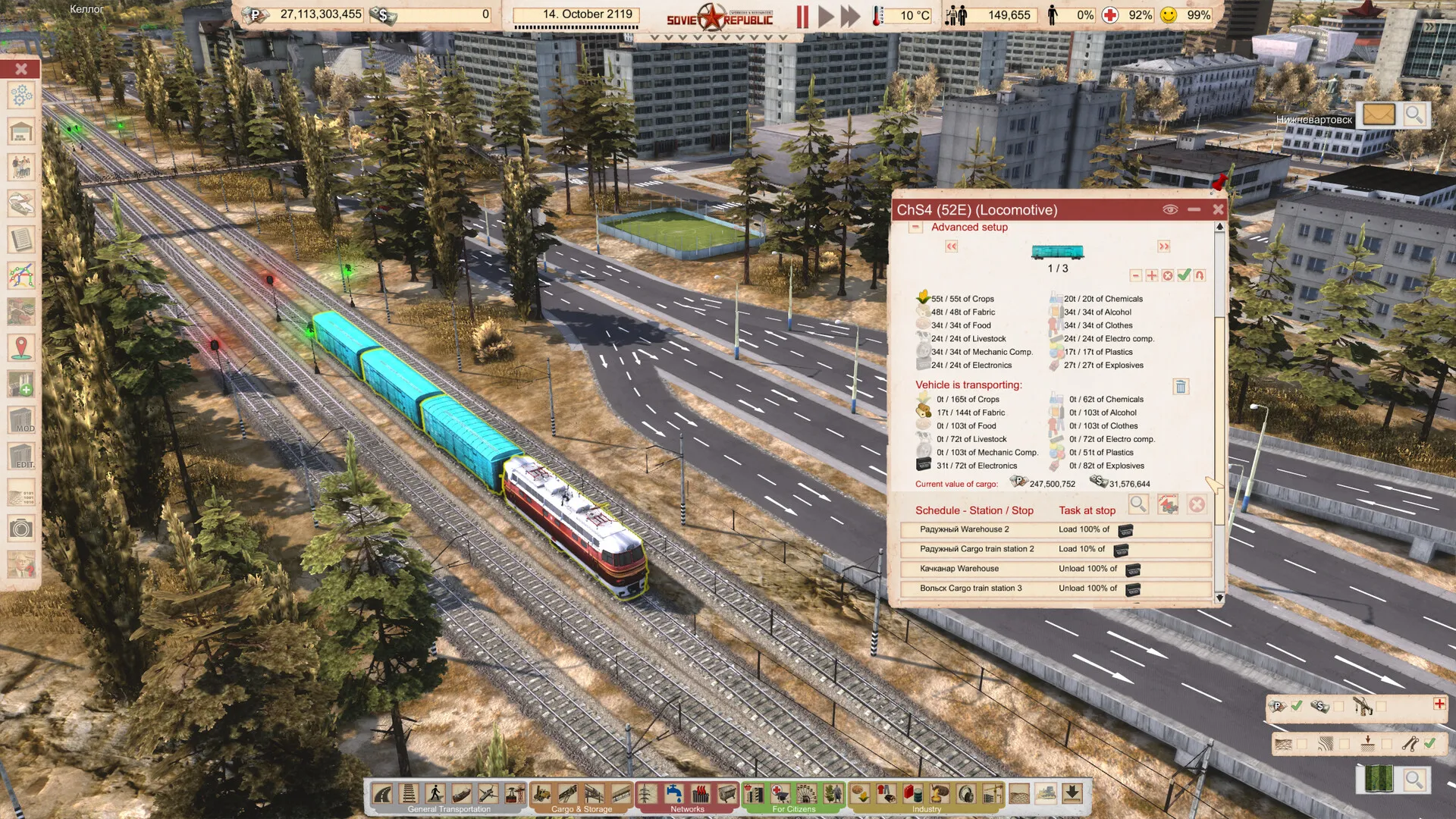1456x819 pixels.
Task: Select the road construction tool
Action: (381, 792)
